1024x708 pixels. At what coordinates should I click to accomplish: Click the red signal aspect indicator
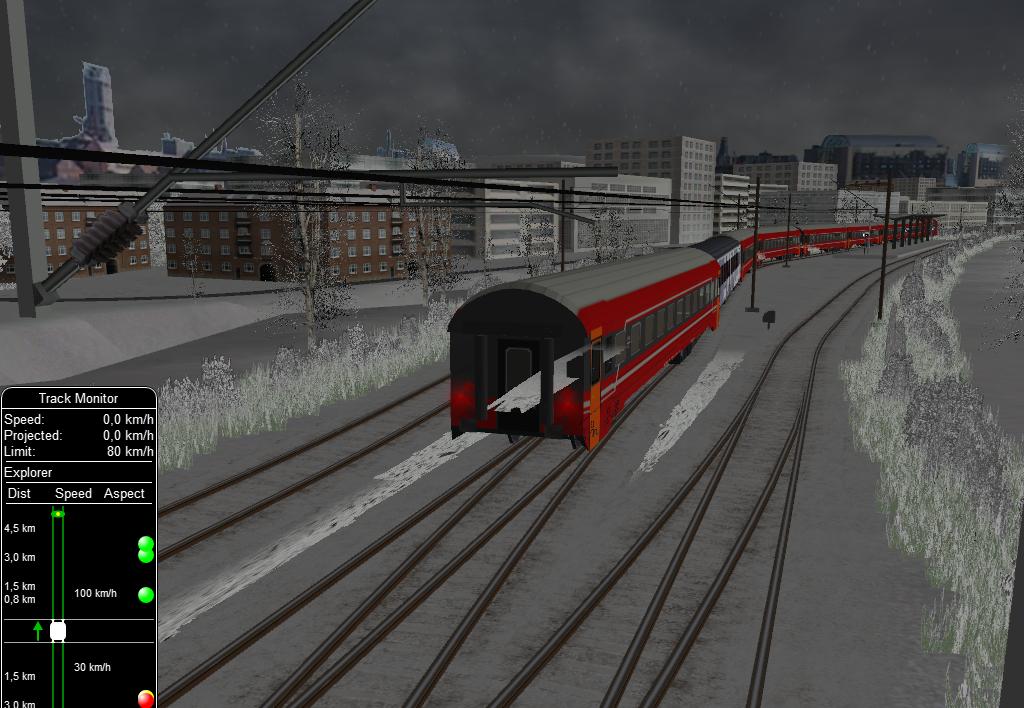pyautogui.click(x=146, y=698)
